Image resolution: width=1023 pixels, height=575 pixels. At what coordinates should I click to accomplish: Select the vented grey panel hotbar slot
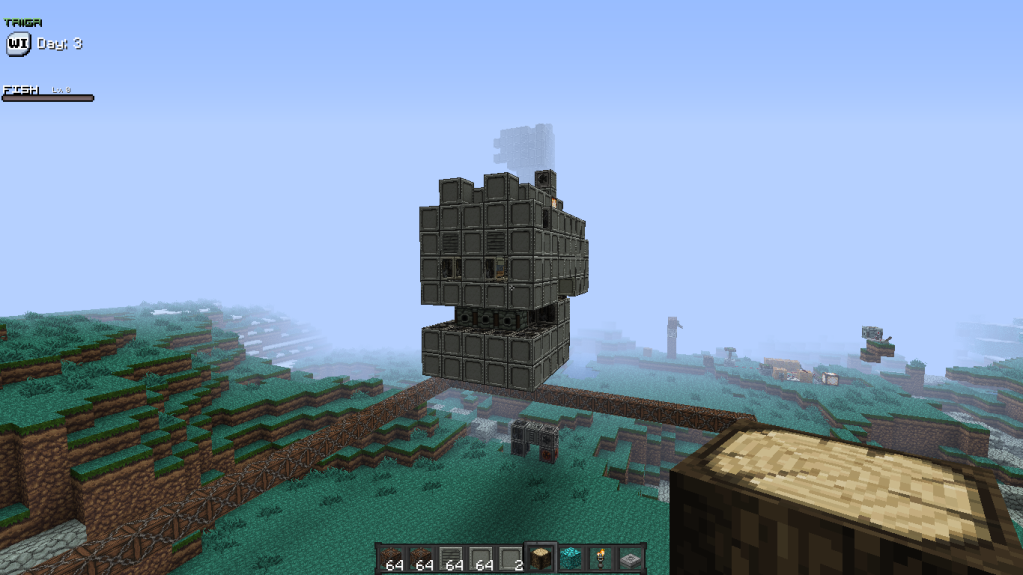click(452, 559)
